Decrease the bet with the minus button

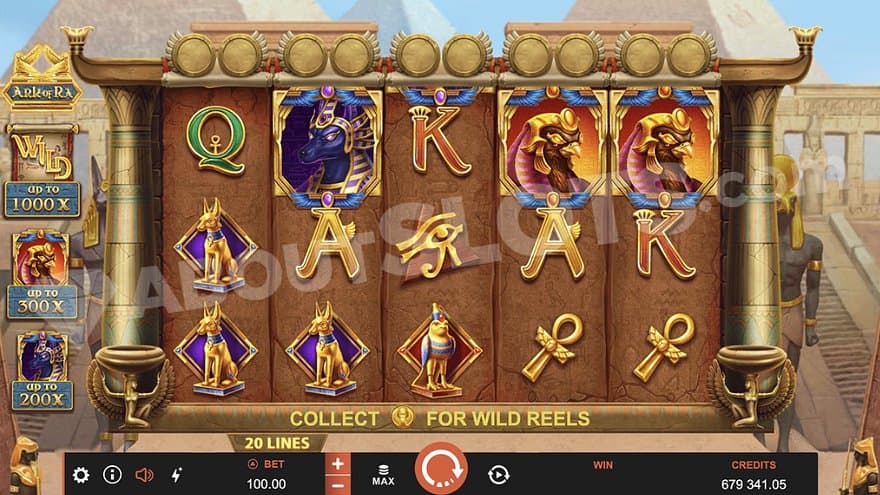[338, 484]
